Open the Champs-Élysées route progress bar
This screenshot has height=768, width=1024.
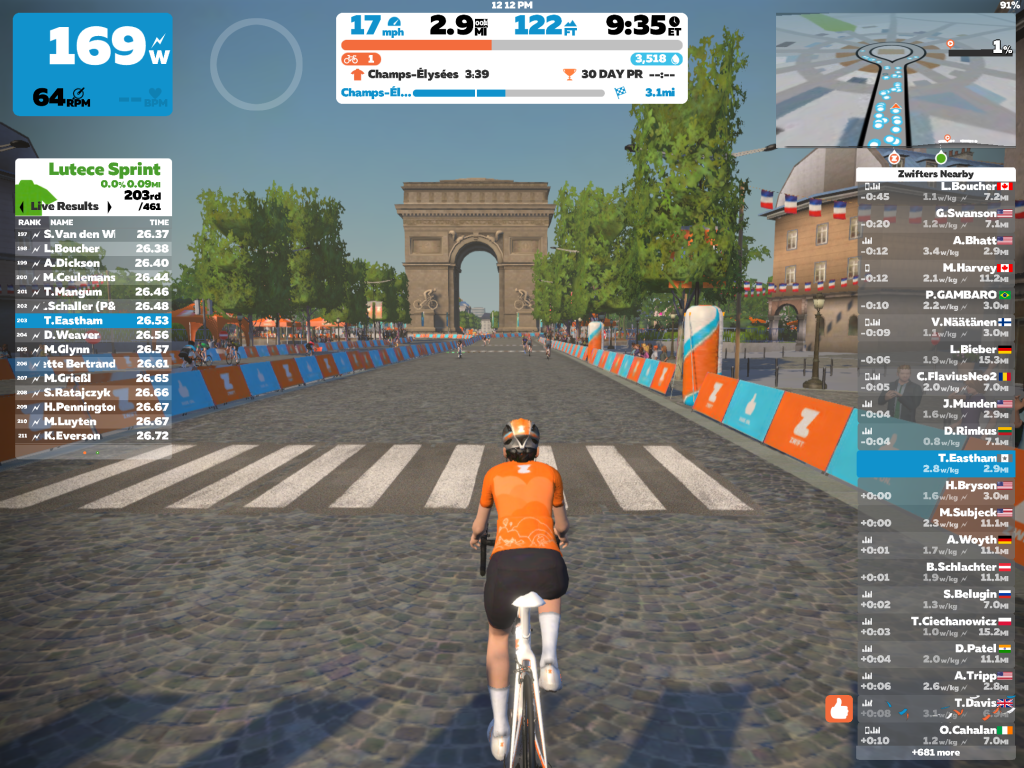coord(510,93)
